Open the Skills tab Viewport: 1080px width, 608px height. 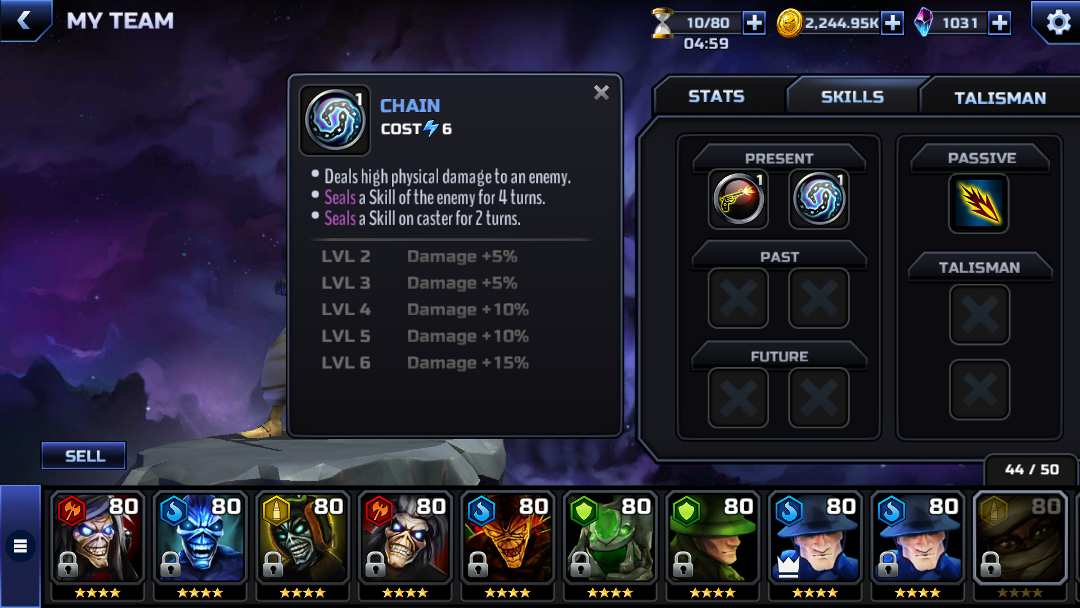pos(852,97)
